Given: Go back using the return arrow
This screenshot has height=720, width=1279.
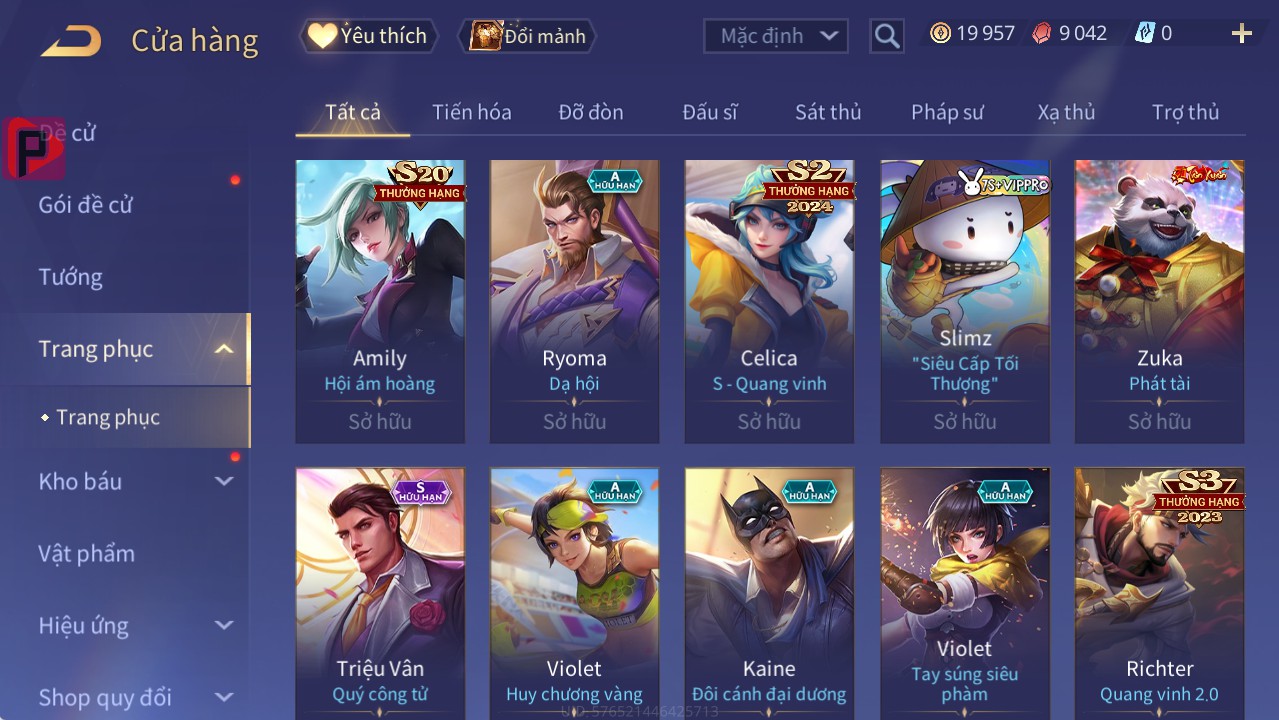Looking at the screenshot, I should 72,40.
